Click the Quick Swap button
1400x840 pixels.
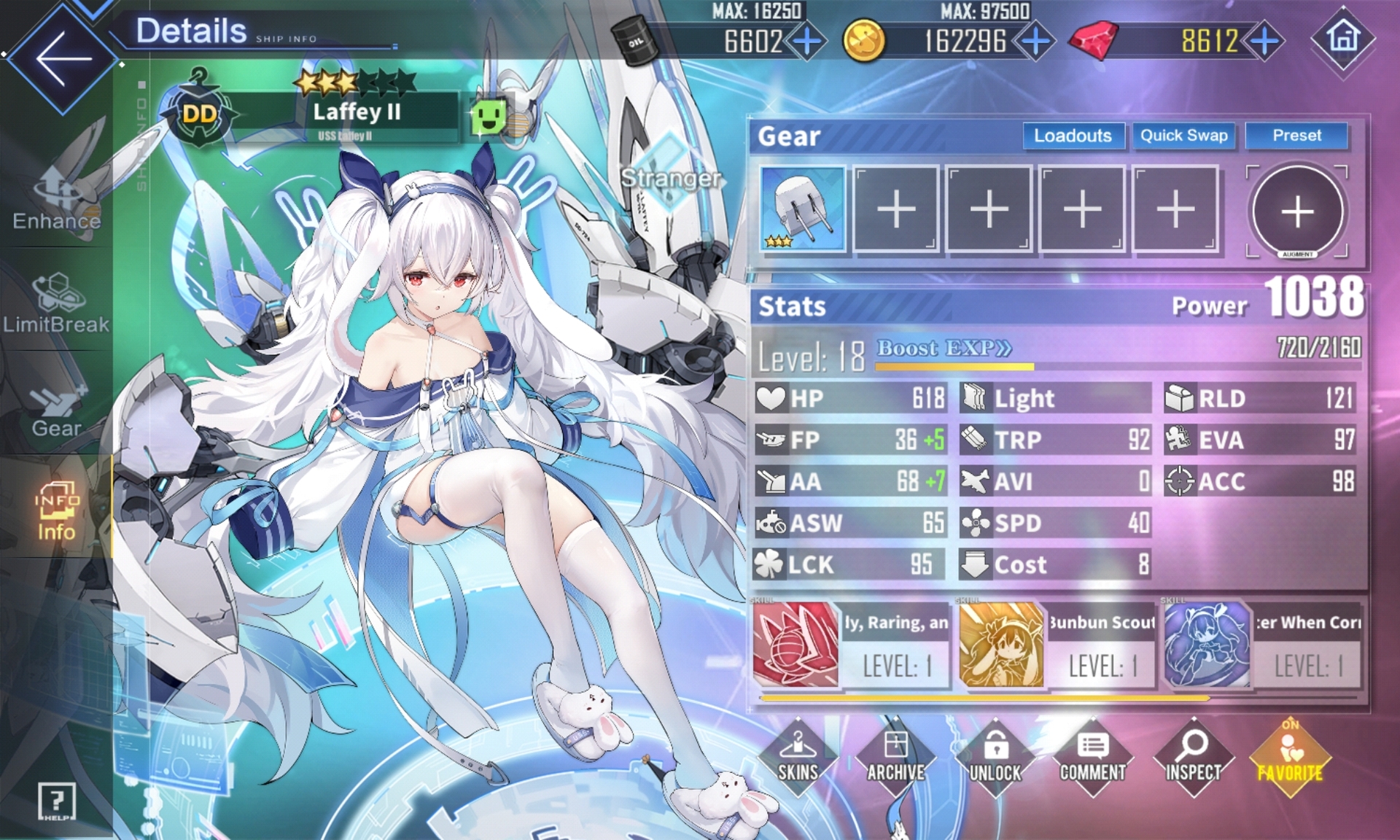pos(1183,136)
